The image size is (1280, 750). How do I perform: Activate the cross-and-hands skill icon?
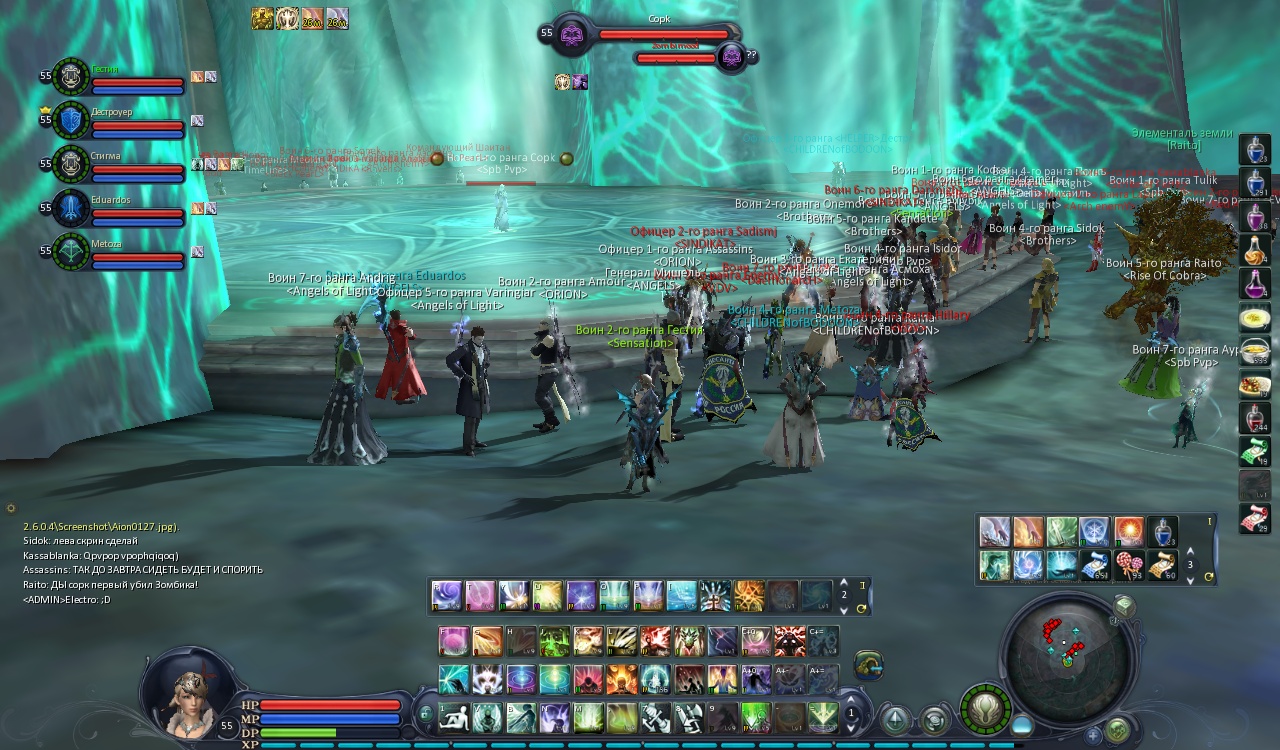tap(715, 596)
